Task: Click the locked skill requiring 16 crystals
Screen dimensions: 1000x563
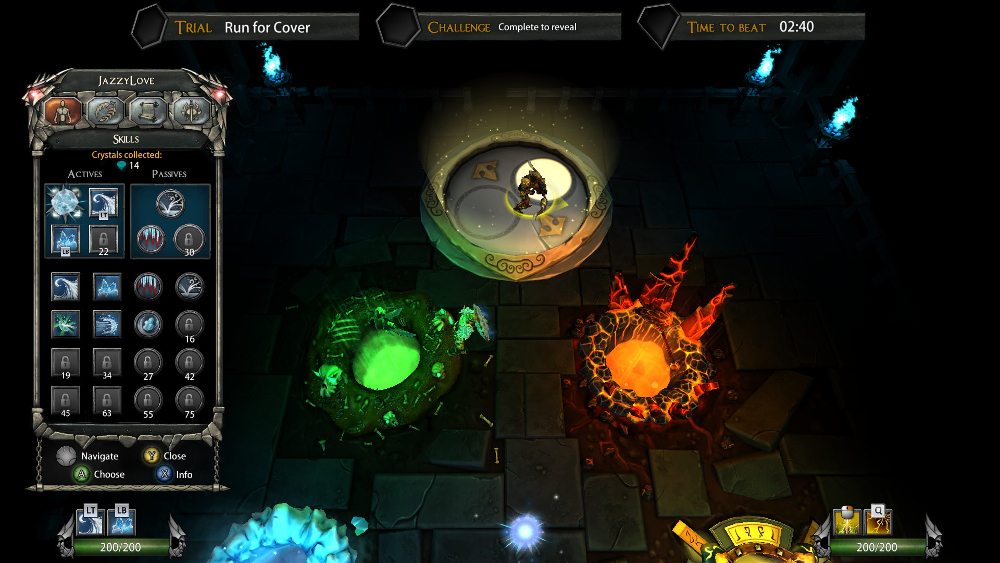Action: [x=189, y=324]
